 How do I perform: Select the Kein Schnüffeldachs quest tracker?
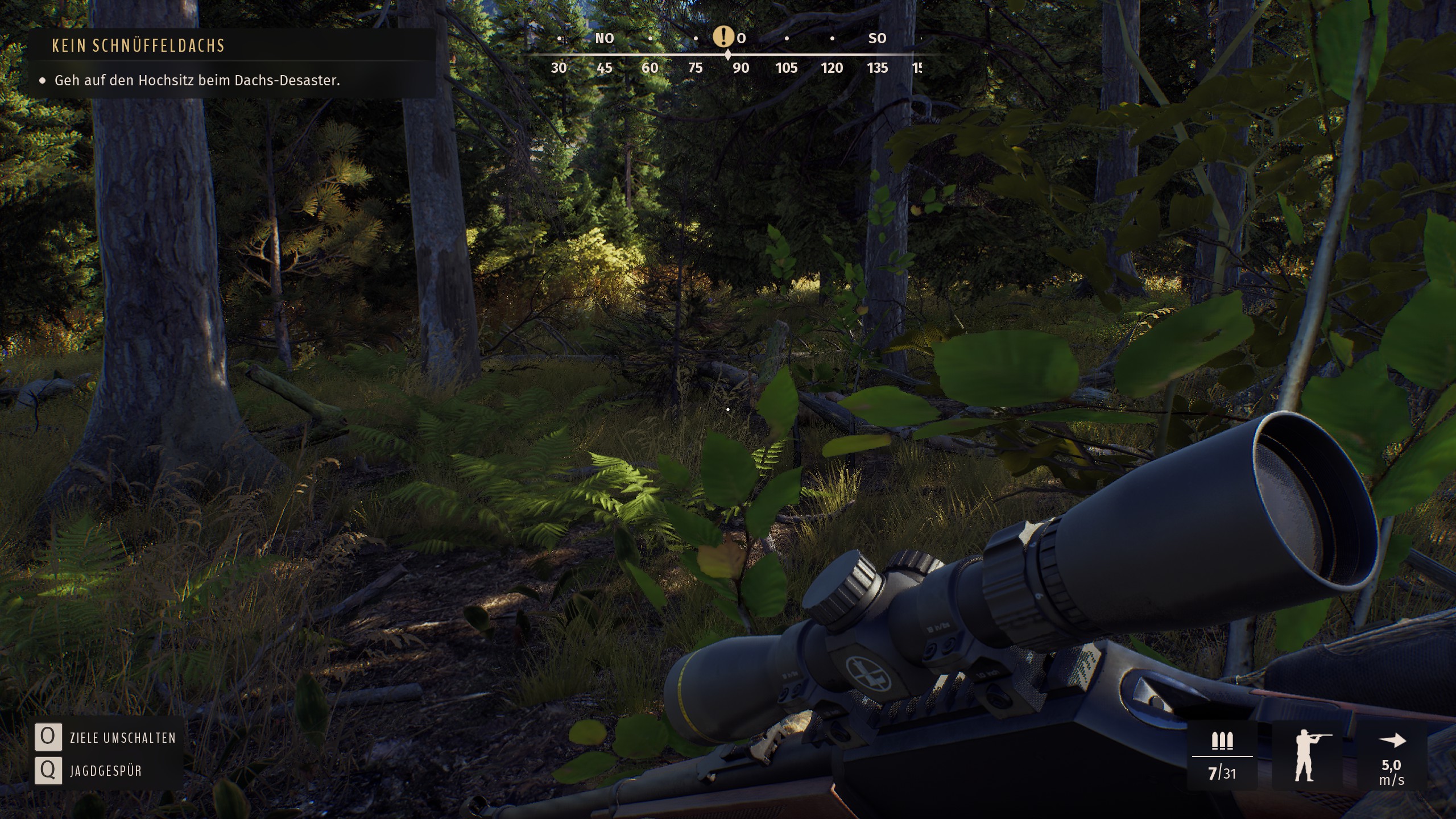pyautogui.click(x=139, y=45)
